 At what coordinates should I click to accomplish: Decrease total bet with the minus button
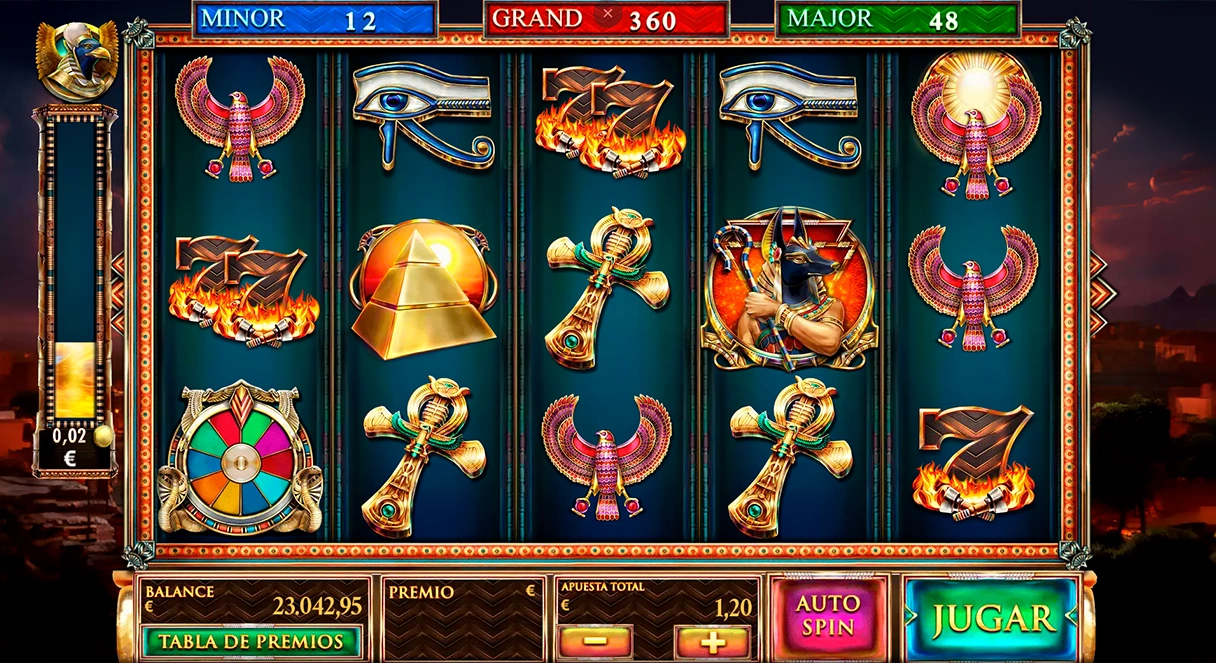[x=595, y=641]
